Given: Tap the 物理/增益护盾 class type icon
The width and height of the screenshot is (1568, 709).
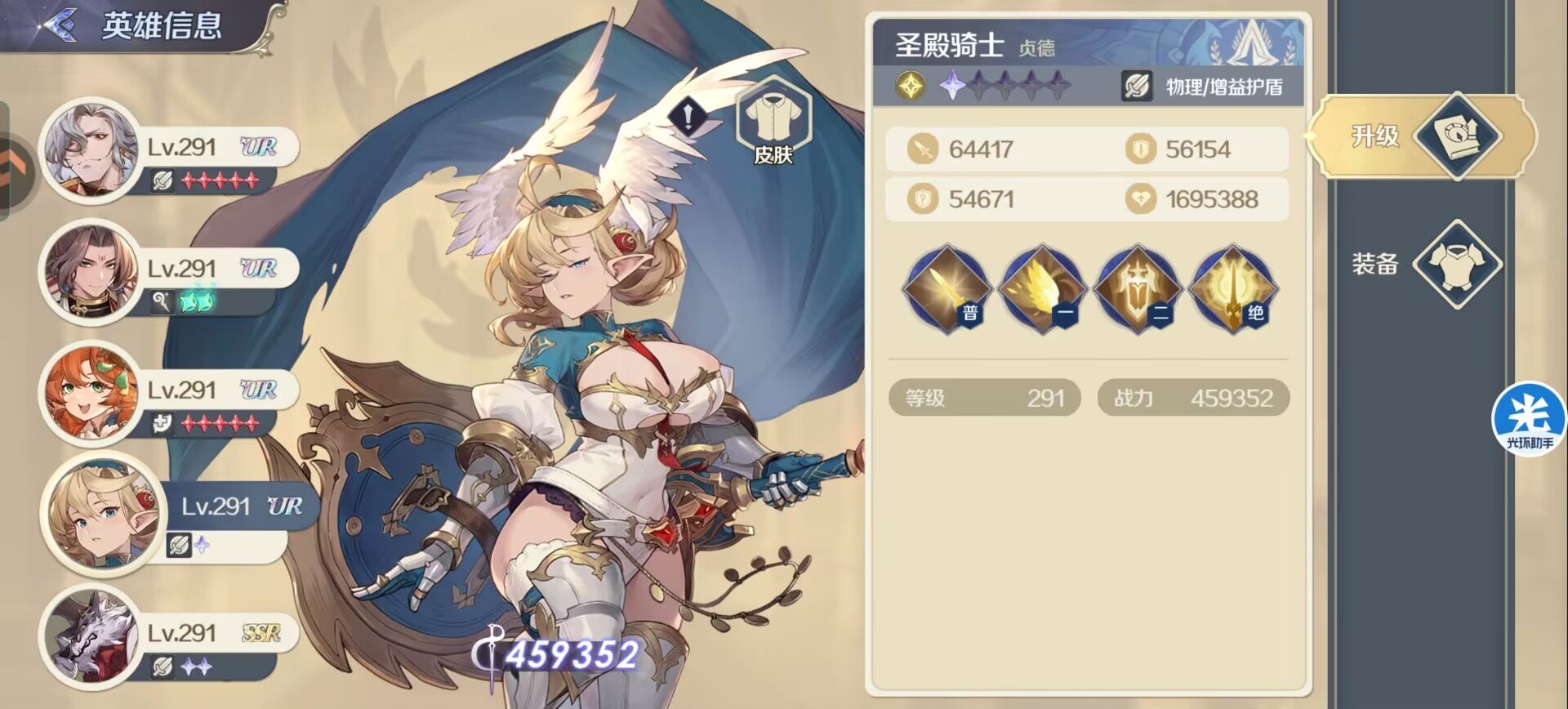Looking at the screenshot, I should pyautogui.click(x=1136, y=86).
